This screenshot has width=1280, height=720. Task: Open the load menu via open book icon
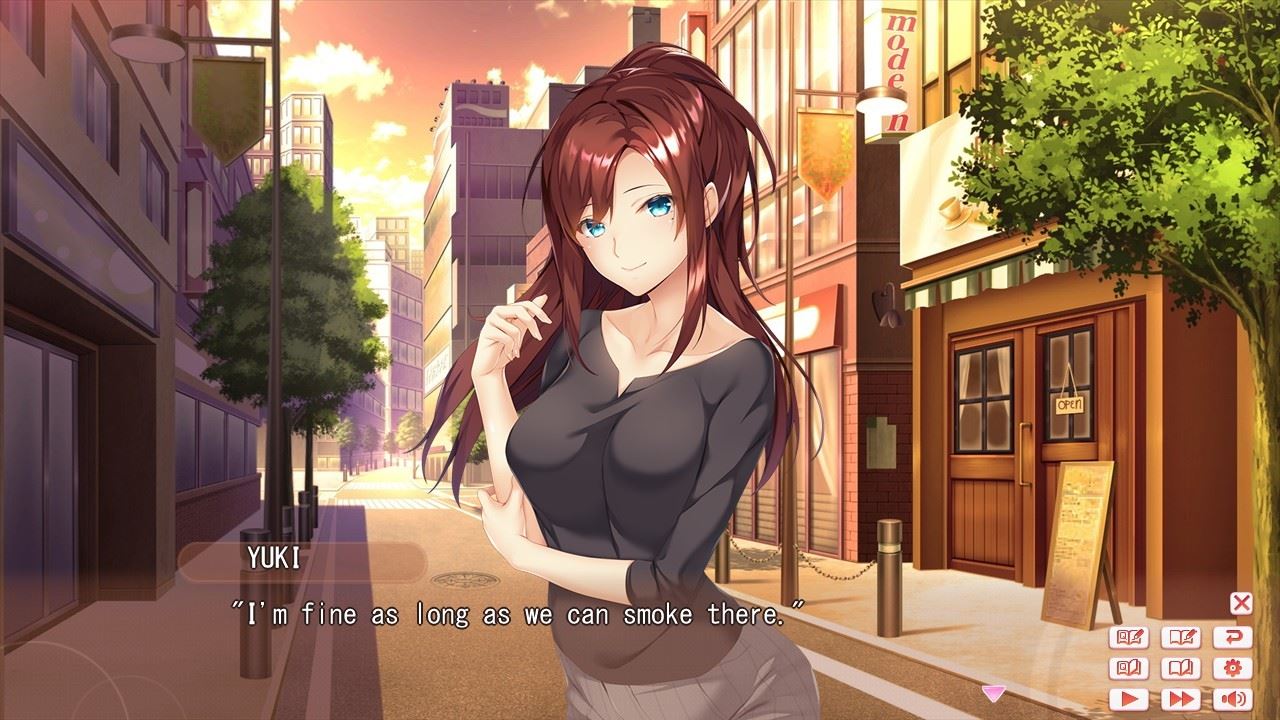click(1181, 668)
